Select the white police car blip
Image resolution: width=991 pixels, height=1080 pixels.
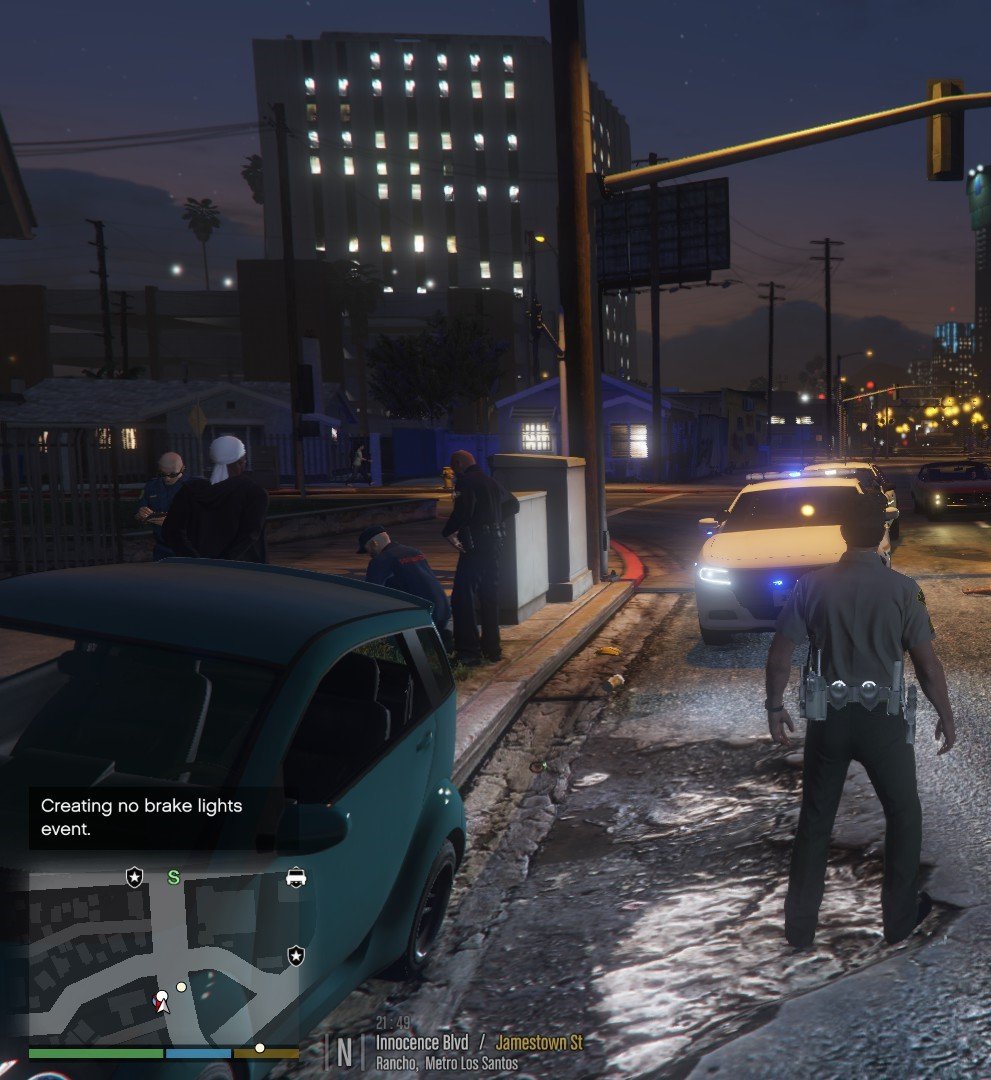(296, 877)
